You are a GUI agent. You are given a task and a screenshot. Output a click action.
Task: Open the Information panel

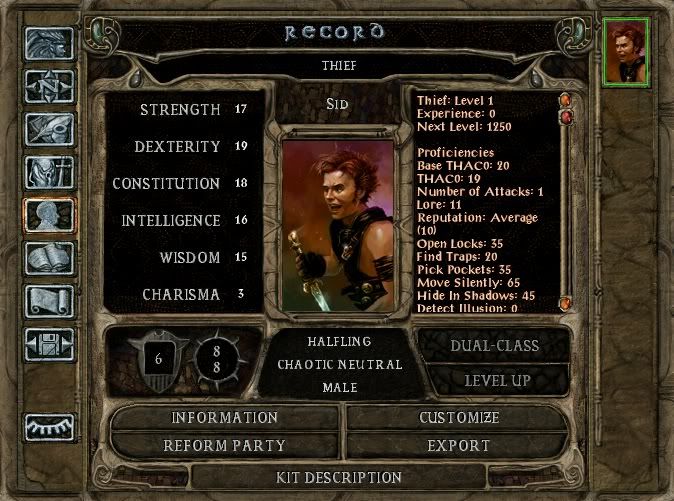pos(224,418)
